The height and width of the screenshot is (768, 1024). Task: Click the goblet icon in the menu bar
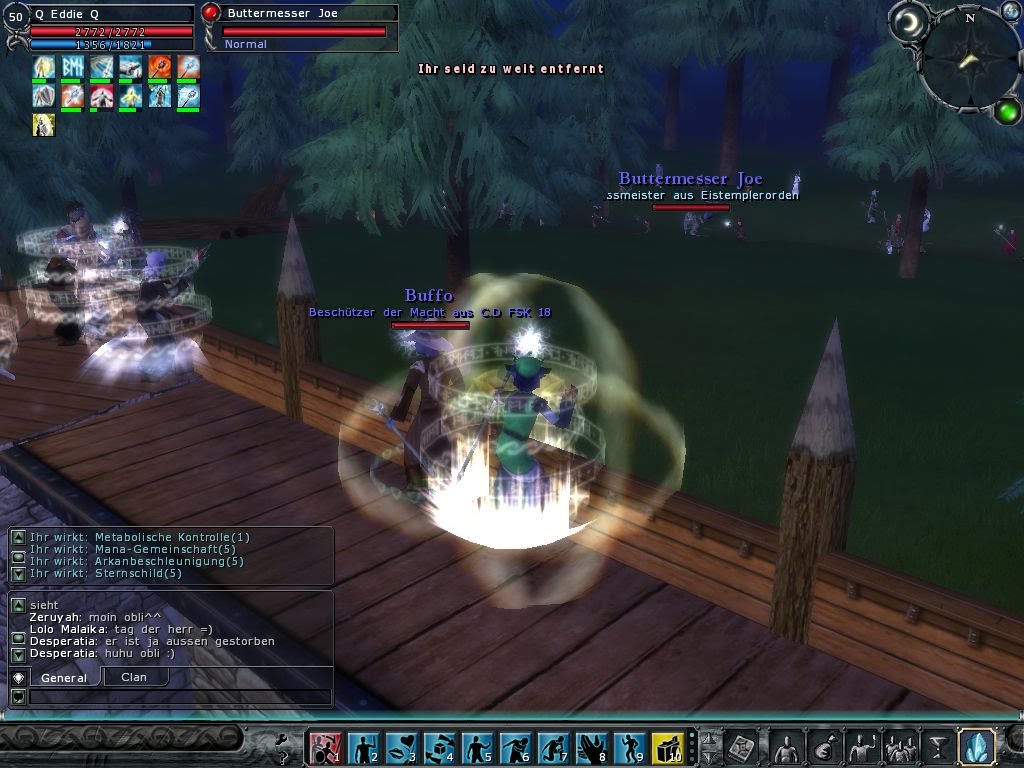(x=938, y=747)
